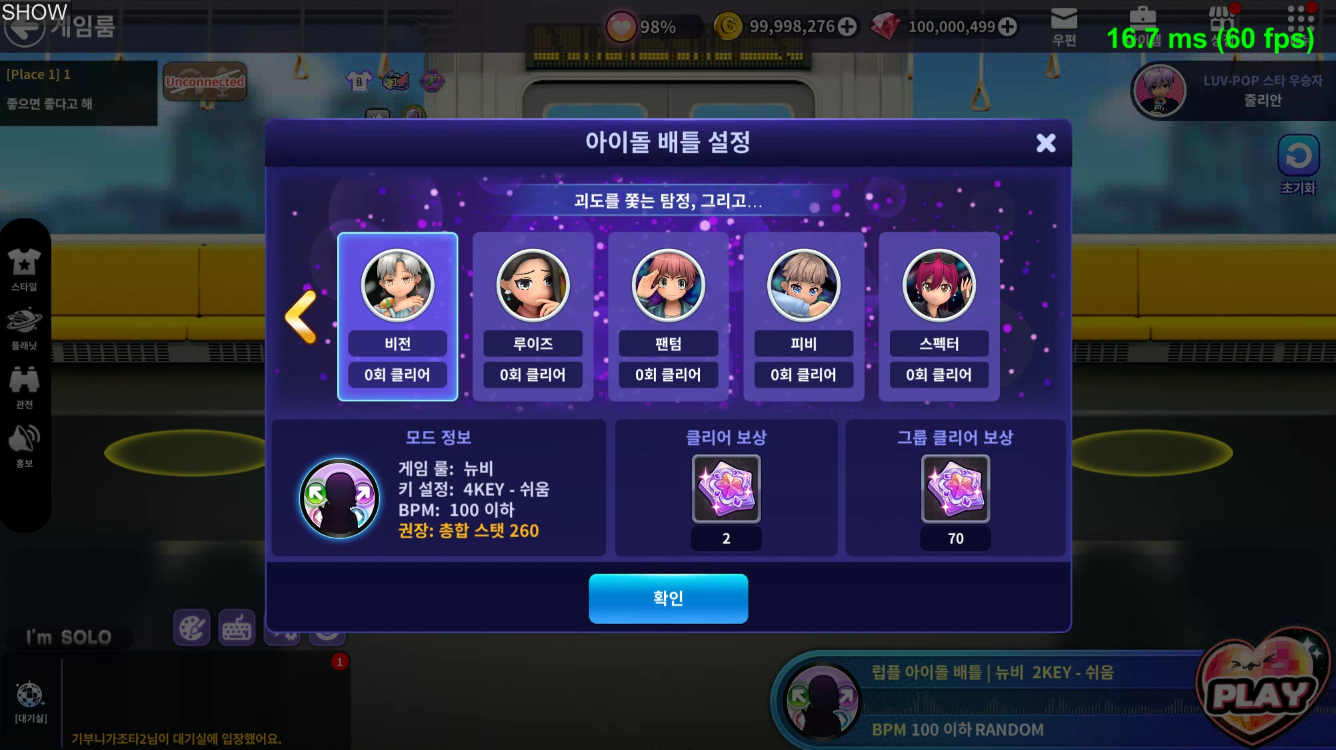View the 그룹 클리어 보상 reward item
The height and width of the screenshot is (750, 1336).
pos(955,489)
